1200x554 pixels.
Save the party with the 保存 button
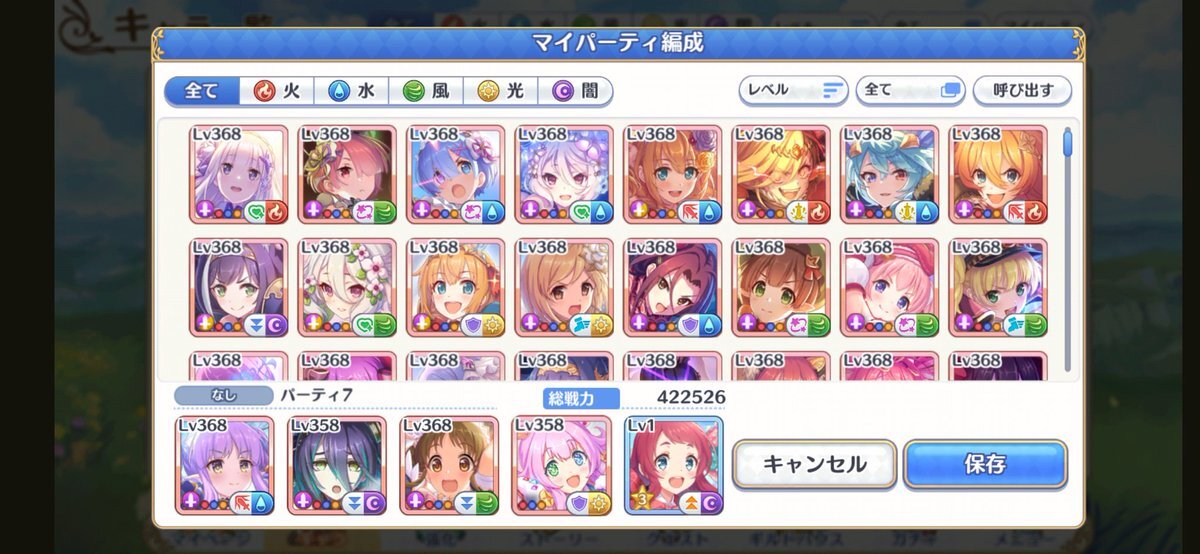(985, 464)
